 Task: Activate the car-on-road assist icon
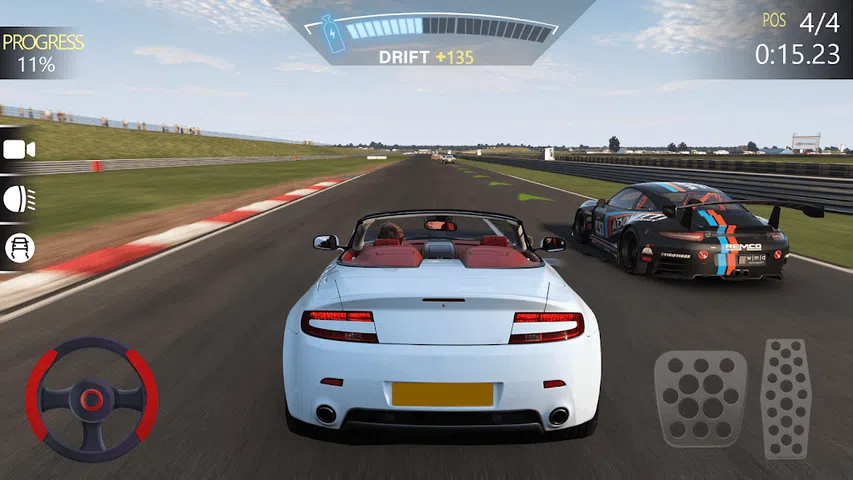[18, 247]
